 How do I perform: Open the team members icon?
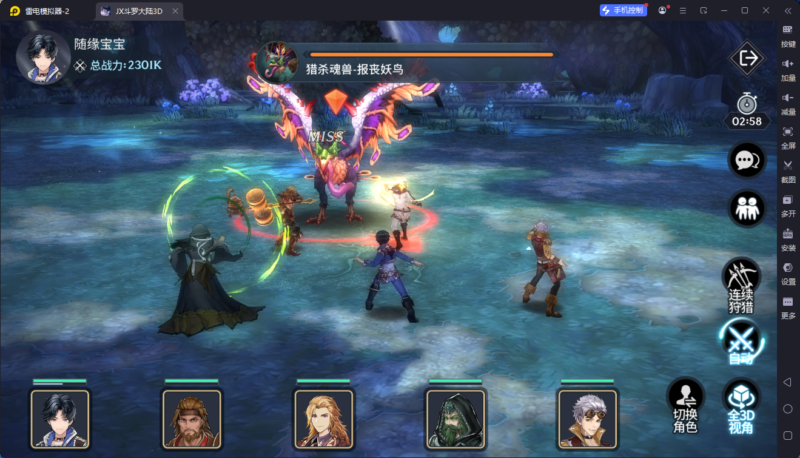tap(746, 208)
